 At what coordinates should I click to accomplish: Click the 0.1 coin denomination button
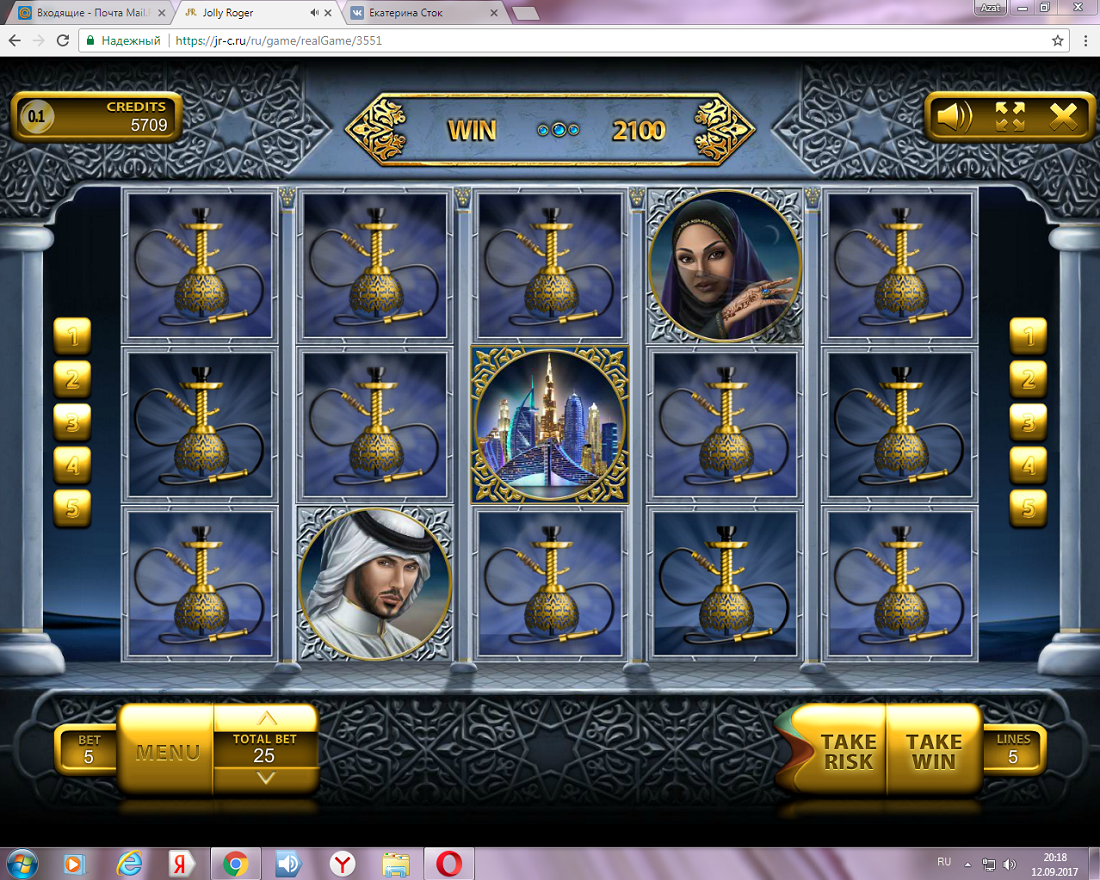(x=36, y=117)
